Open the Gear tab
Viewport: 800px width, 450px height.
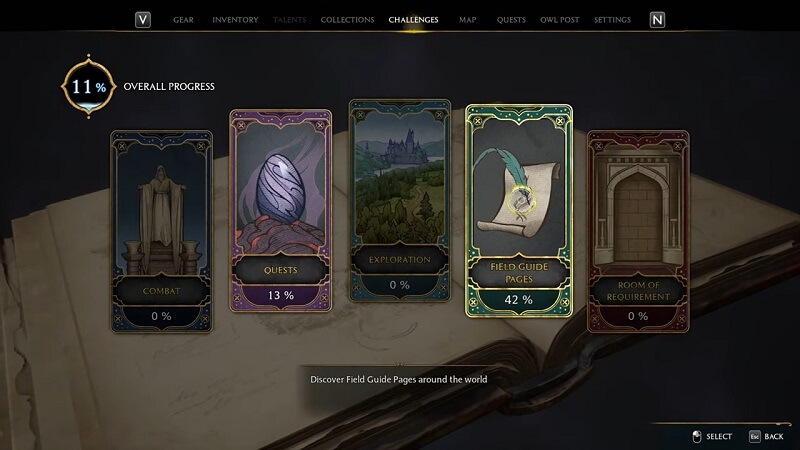pos(183,20)
